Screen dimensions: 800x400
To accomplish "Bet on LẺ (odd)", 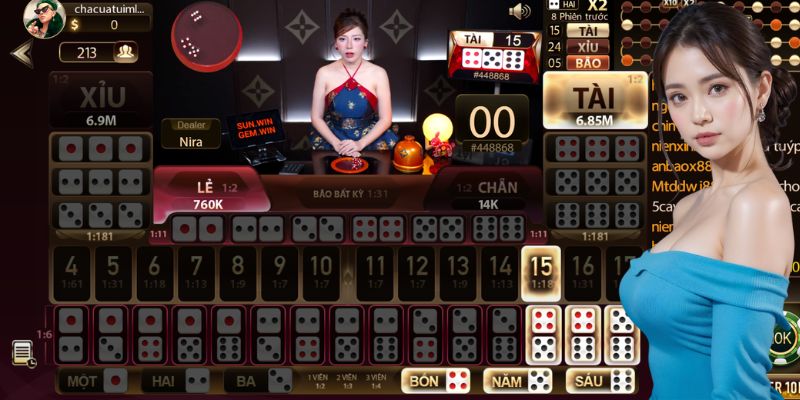I will (208, 190).
